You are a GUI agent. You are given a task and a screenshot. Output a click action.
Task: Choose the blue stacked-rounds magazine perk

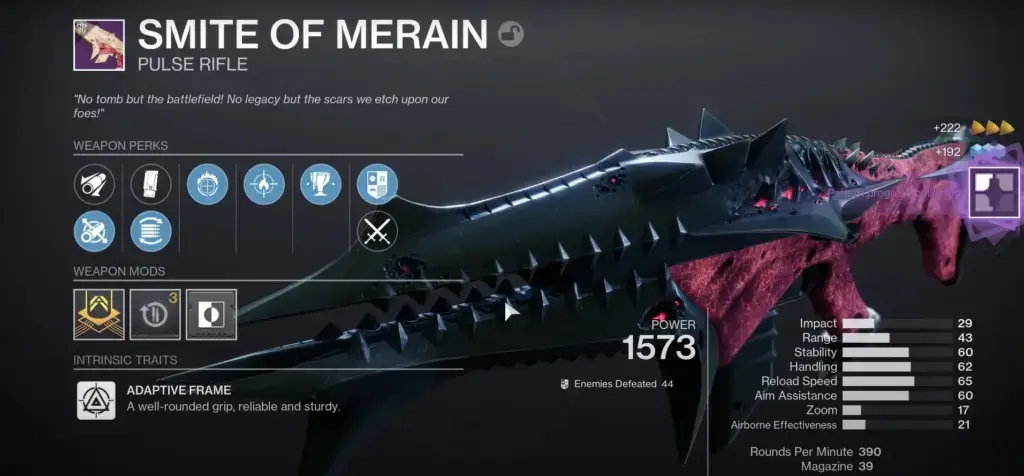151,231
